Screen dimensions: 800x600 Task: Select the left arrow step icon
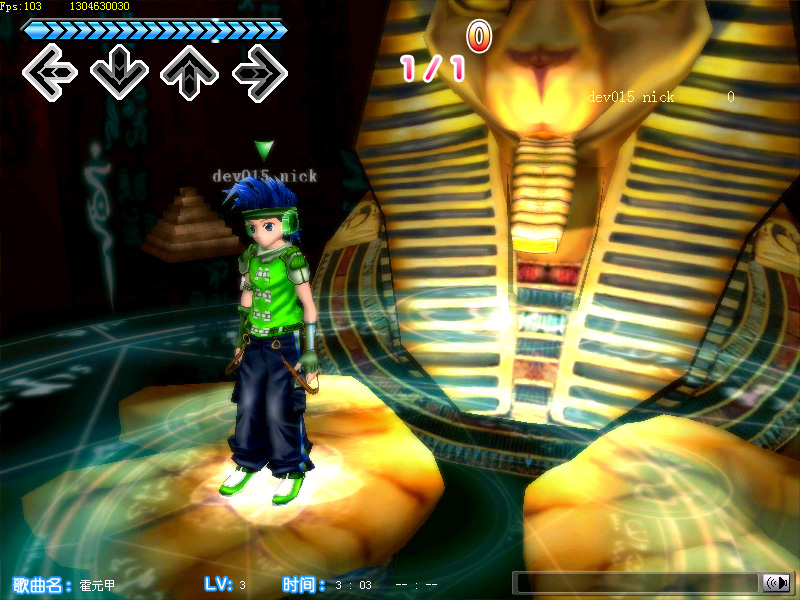[50, 72]
